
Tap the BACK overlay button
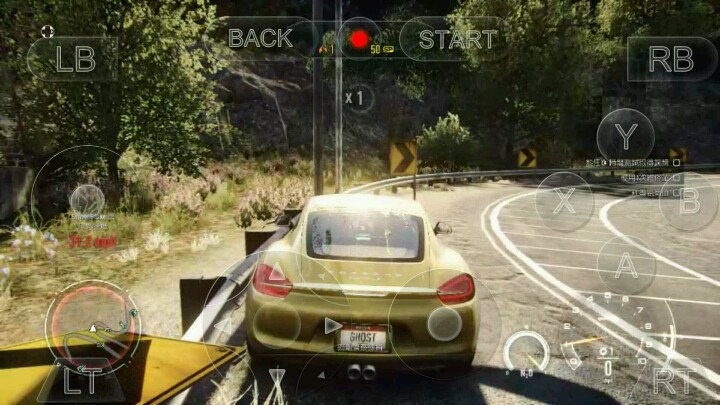(260, 39)
